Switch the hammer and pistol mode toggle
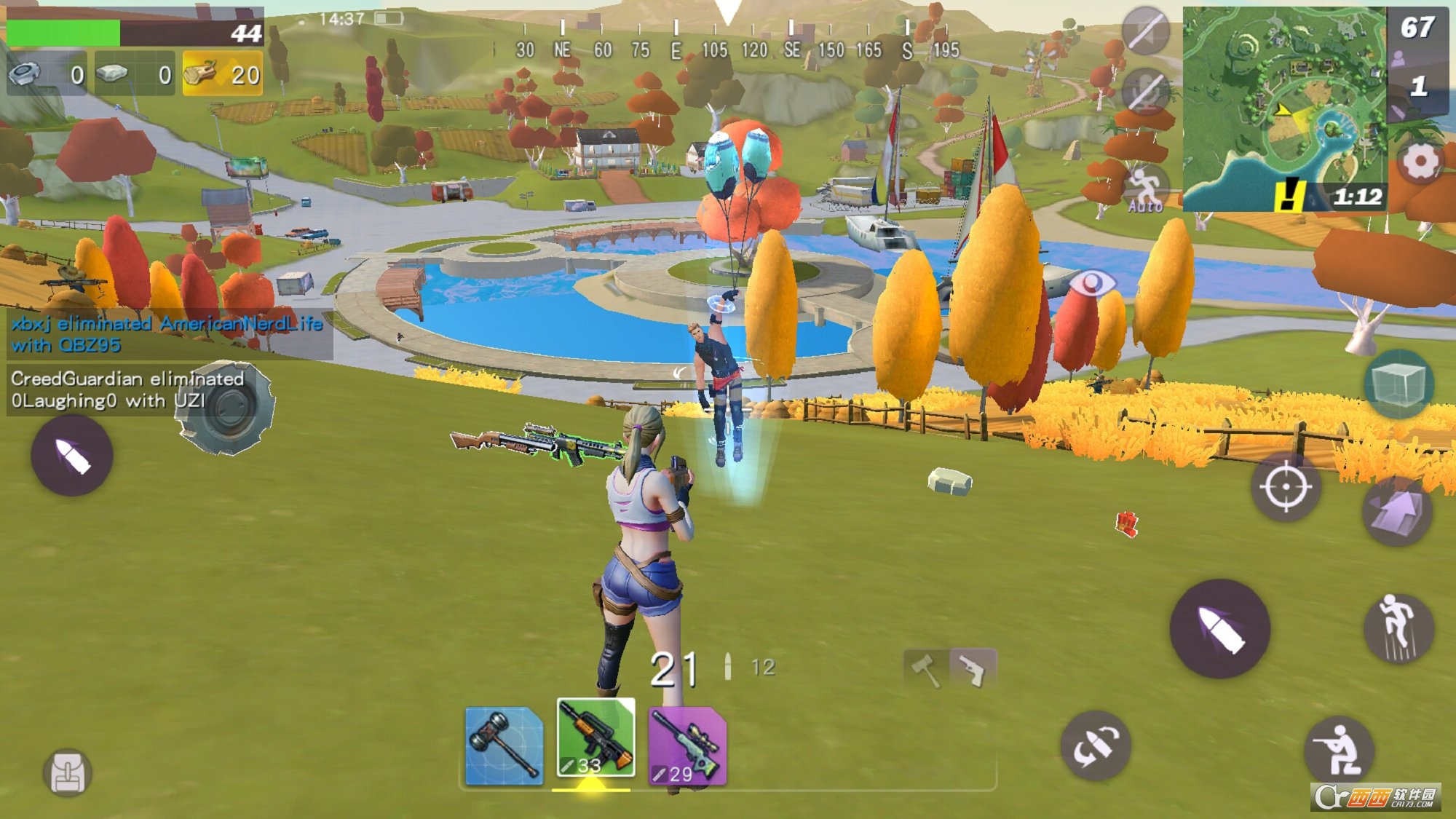 pyautogui.click(x=949, y=668)
